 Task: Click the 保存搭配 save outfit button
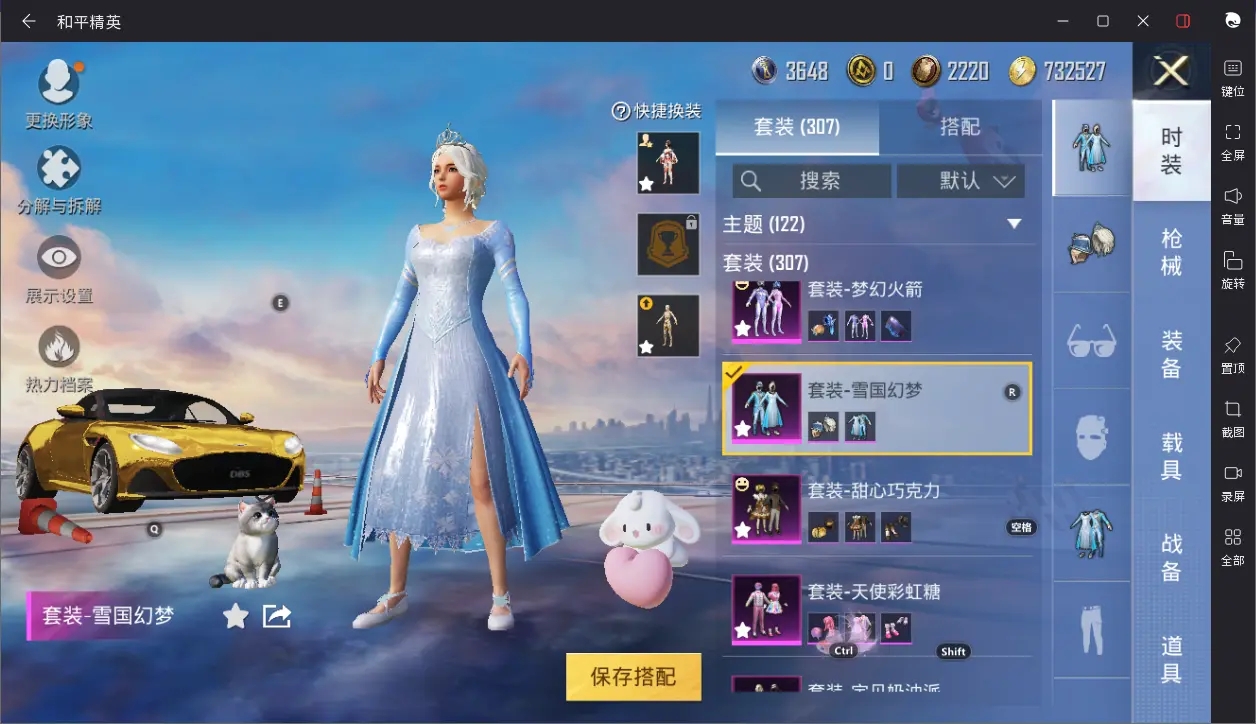point(633,677)
